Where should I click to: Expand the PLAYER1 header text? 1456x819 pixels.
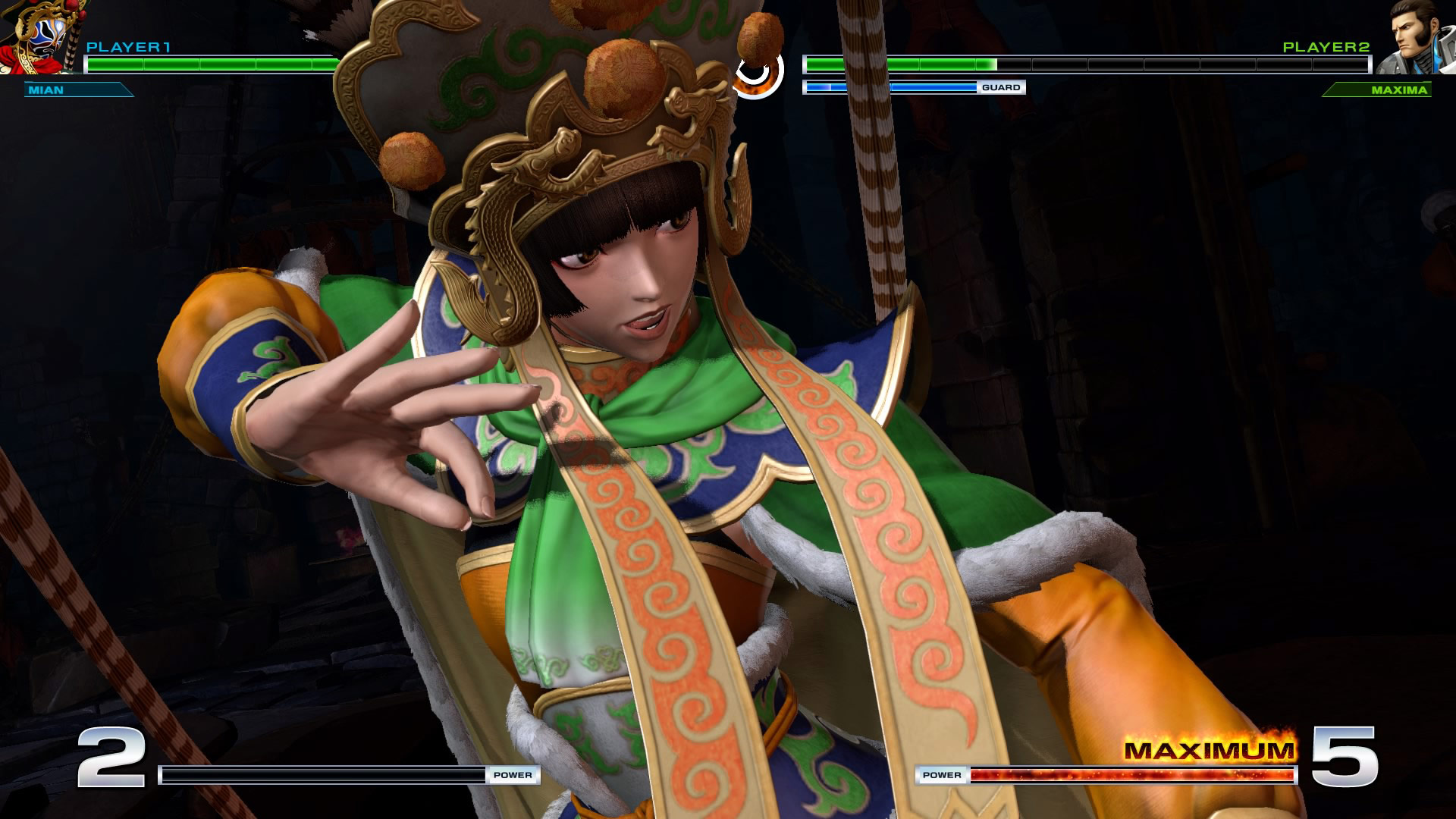127,46
